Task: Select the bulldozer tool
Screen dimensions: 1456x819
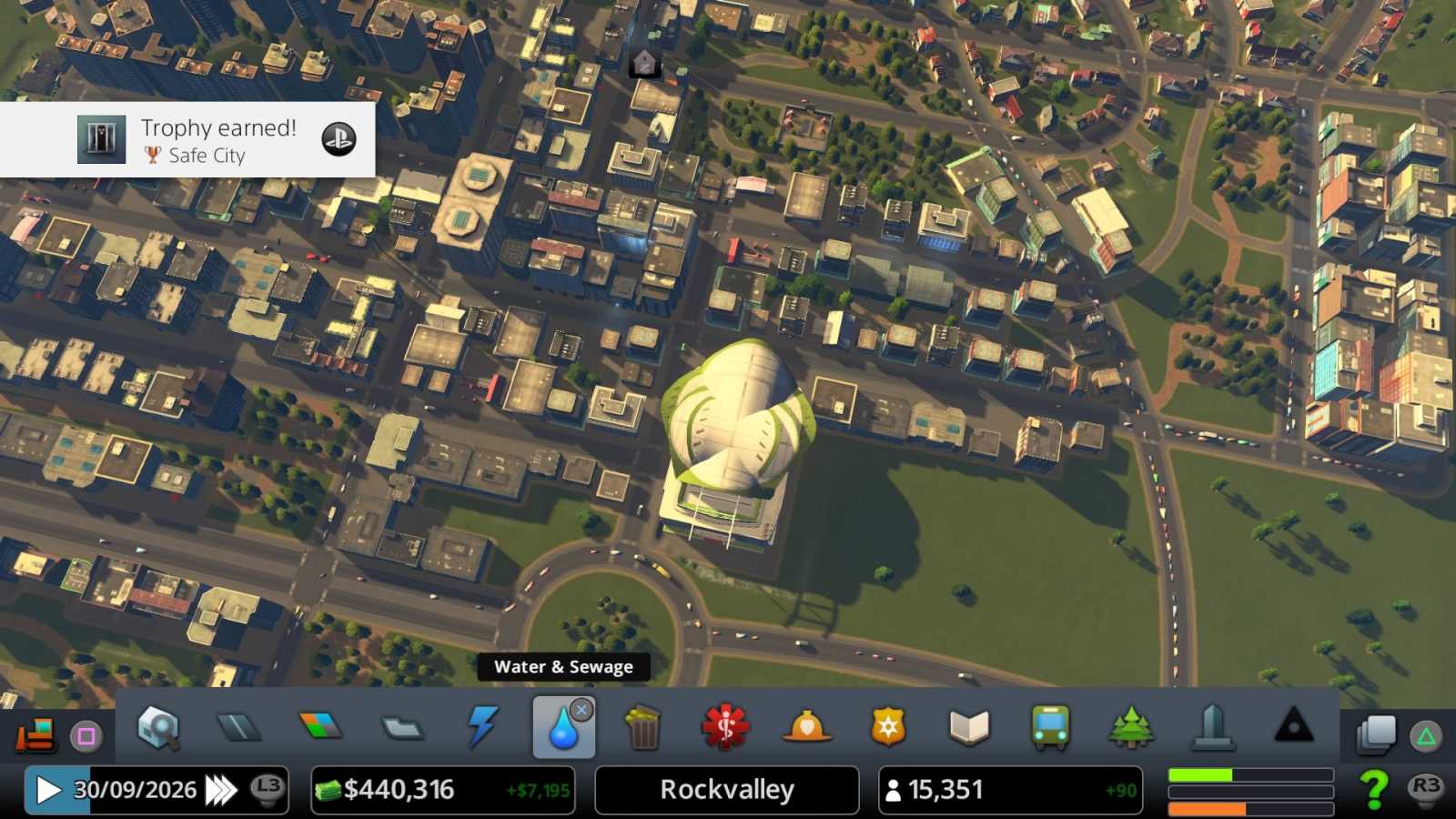Action: [36, 733]
